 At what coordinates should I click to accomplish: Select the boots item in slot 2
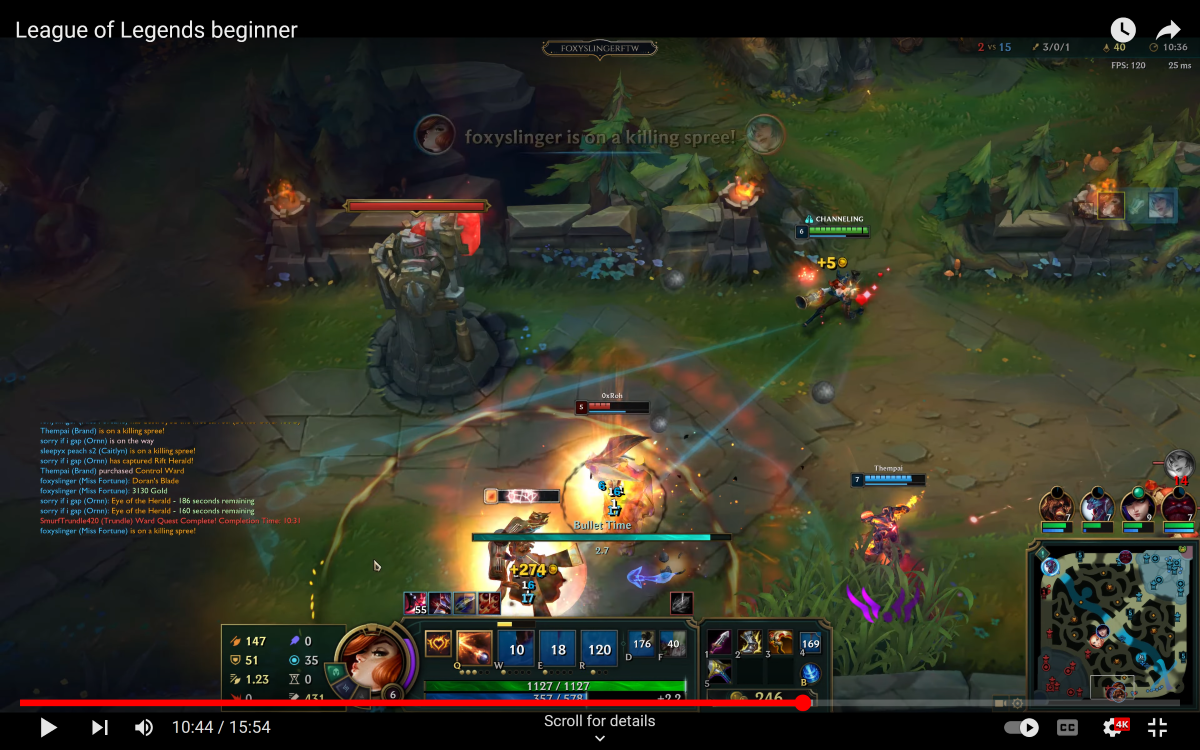click(x=750, y=642)
